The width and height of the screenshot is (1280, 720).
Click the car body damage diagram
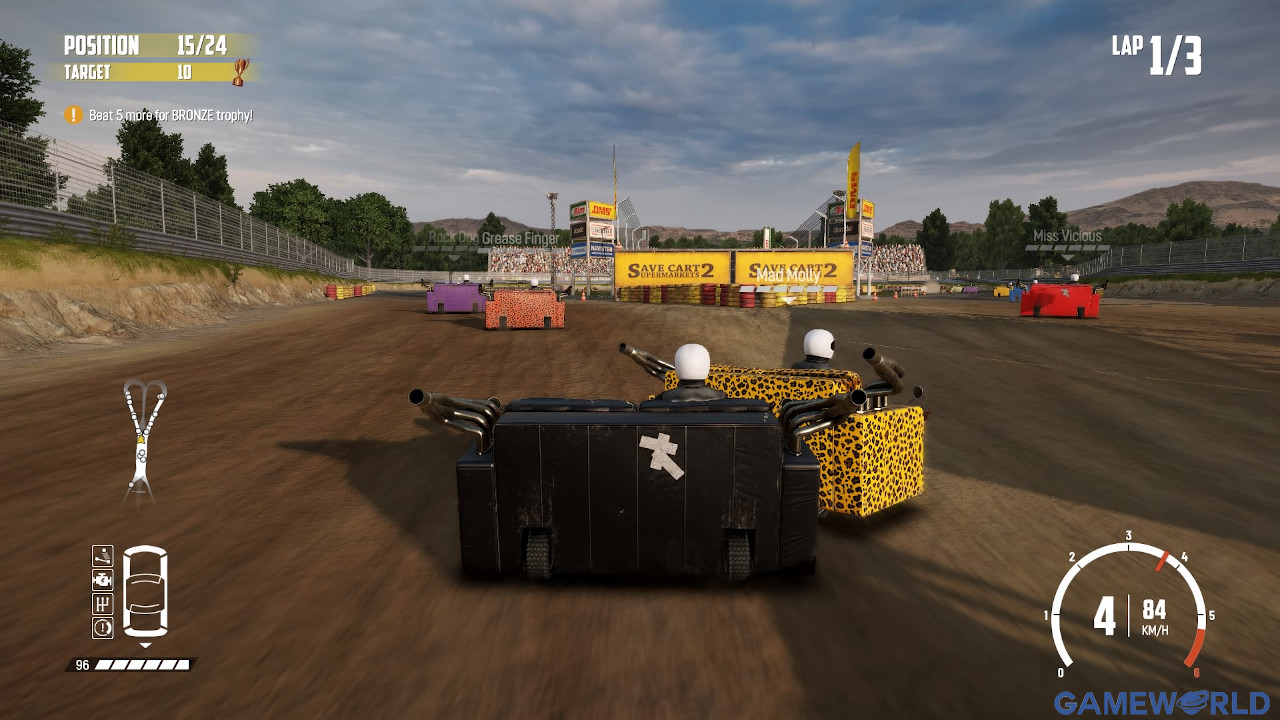point(145,591)
